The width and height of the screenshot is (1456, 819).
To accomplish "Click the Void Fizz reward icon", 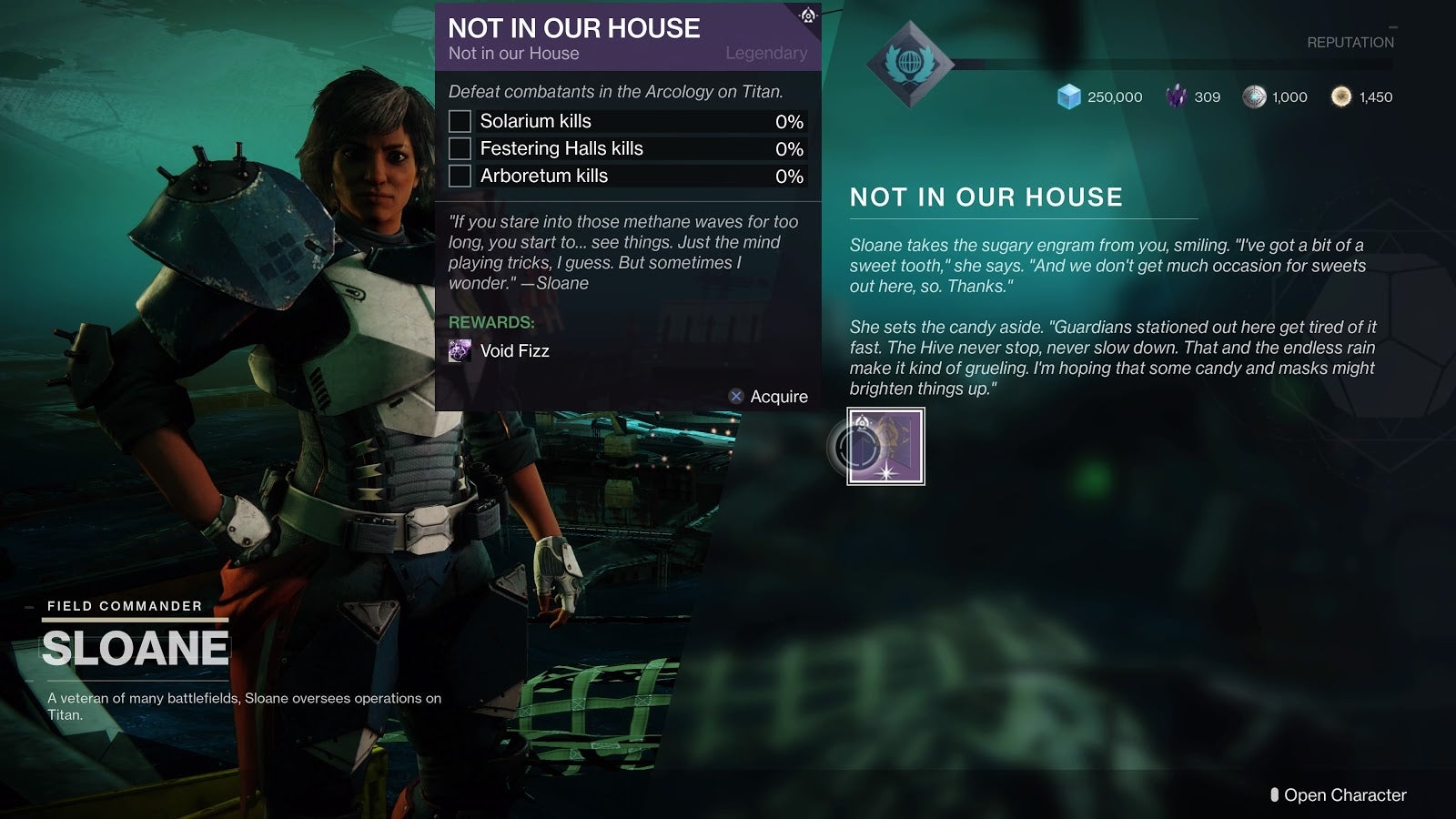I will (459, 351).
